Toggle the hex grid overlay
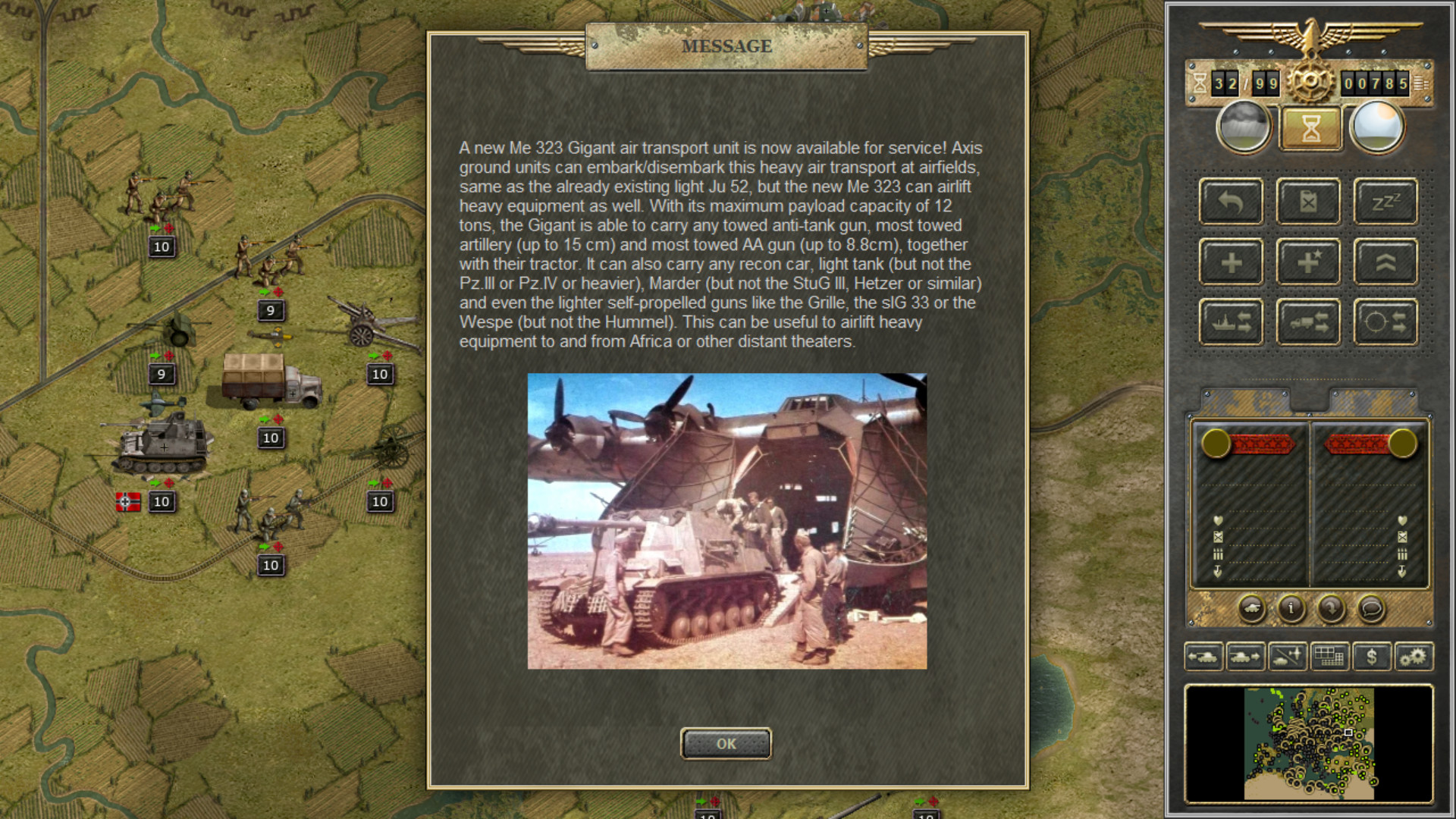The image size is (1456, 819). point(1331,657)
